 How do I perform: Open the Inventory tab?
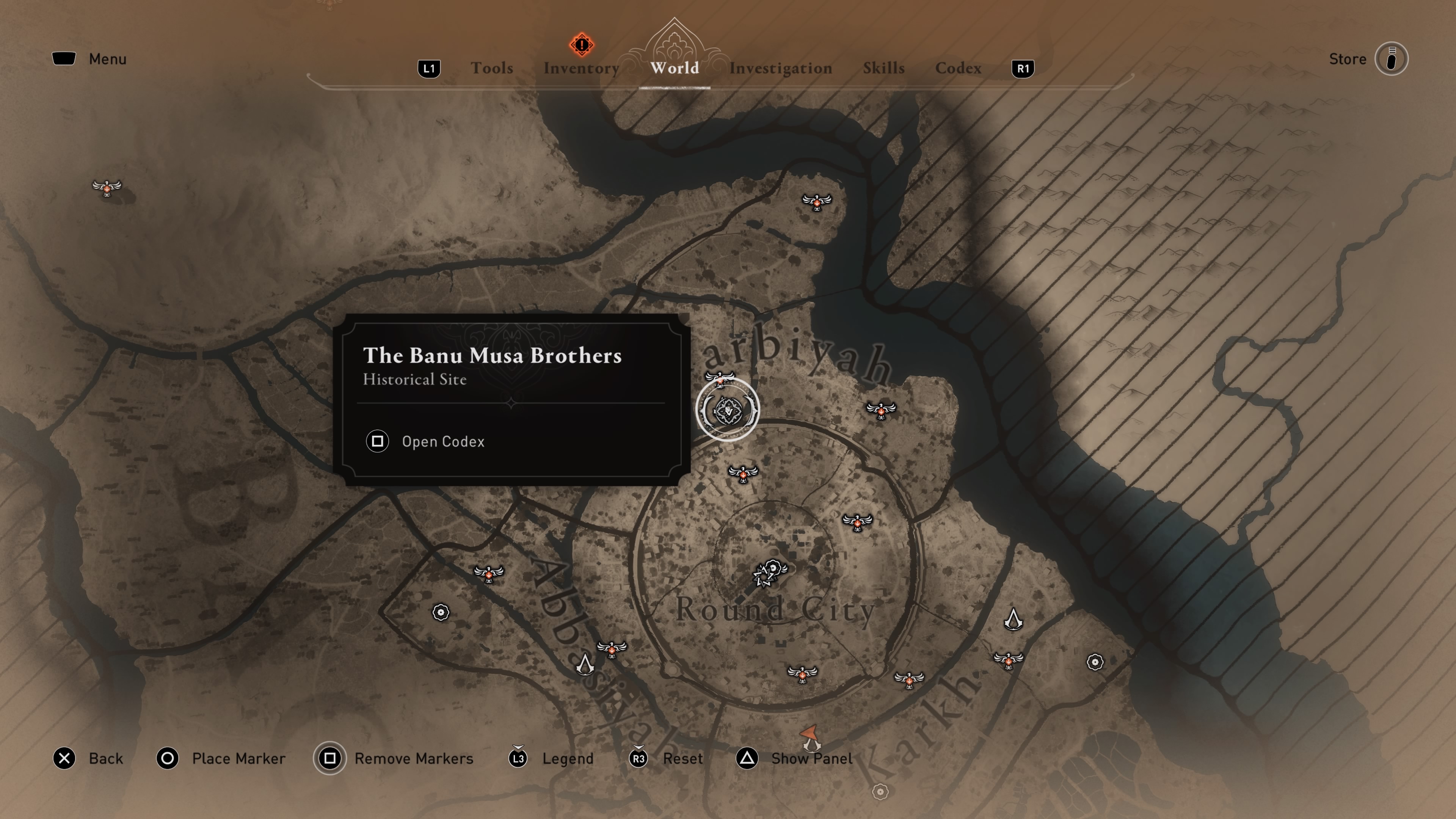pos(581,68)
